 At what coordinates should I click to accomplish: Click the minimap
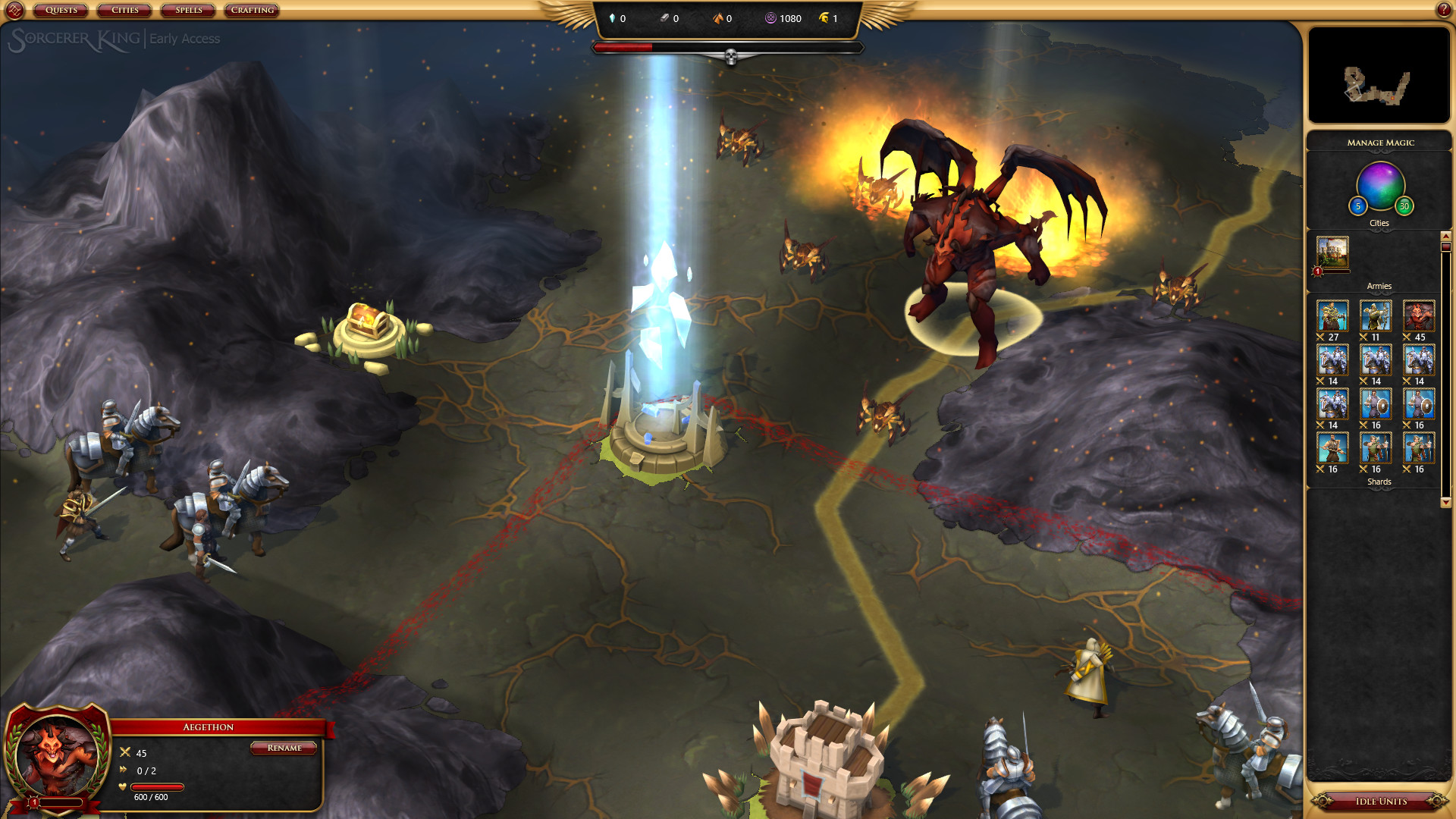coord(1379,75)
